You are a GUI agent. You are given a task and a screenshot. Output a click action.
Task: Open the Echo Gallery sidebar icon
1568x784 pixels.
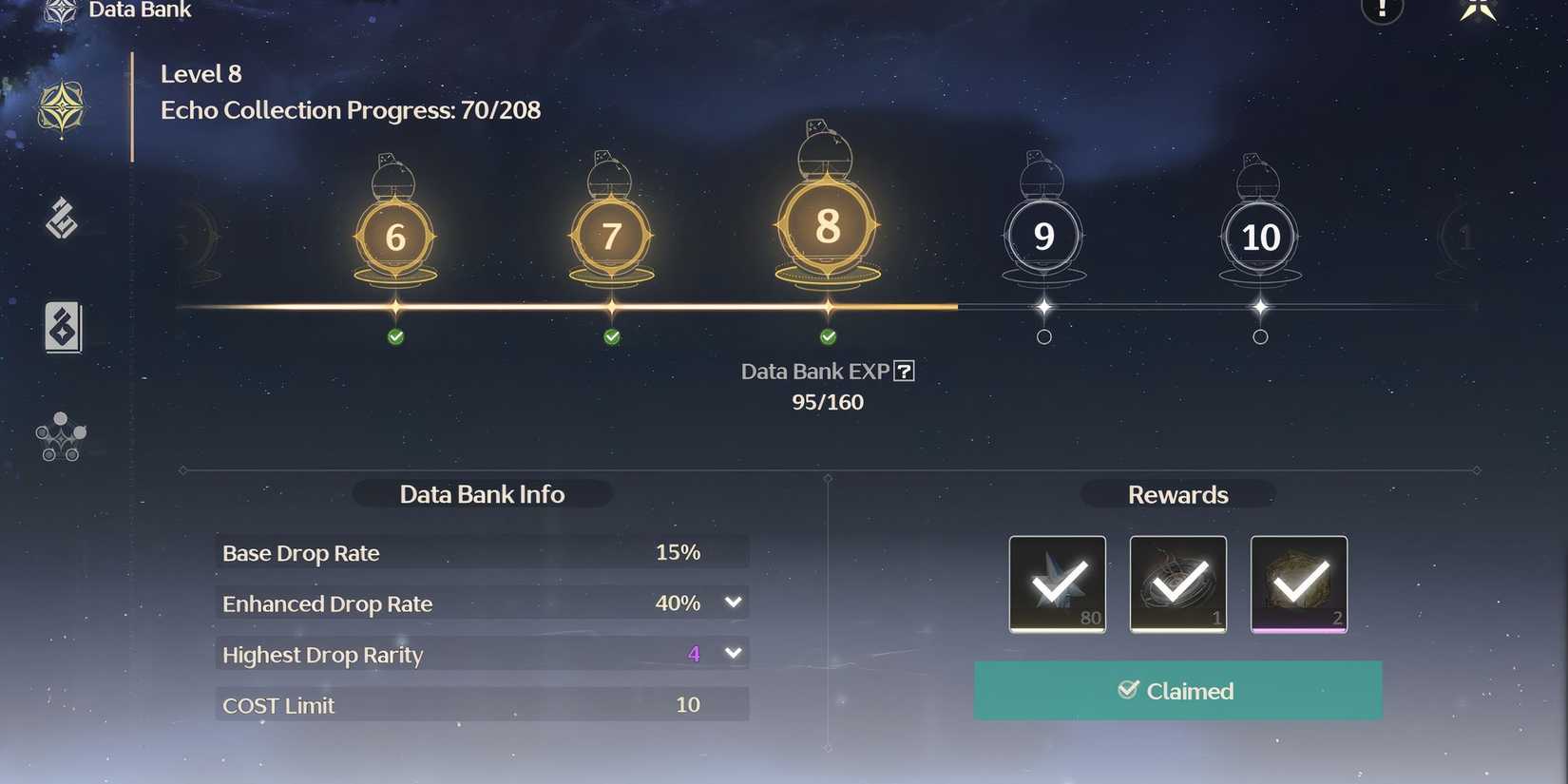(x=60, y=217)
